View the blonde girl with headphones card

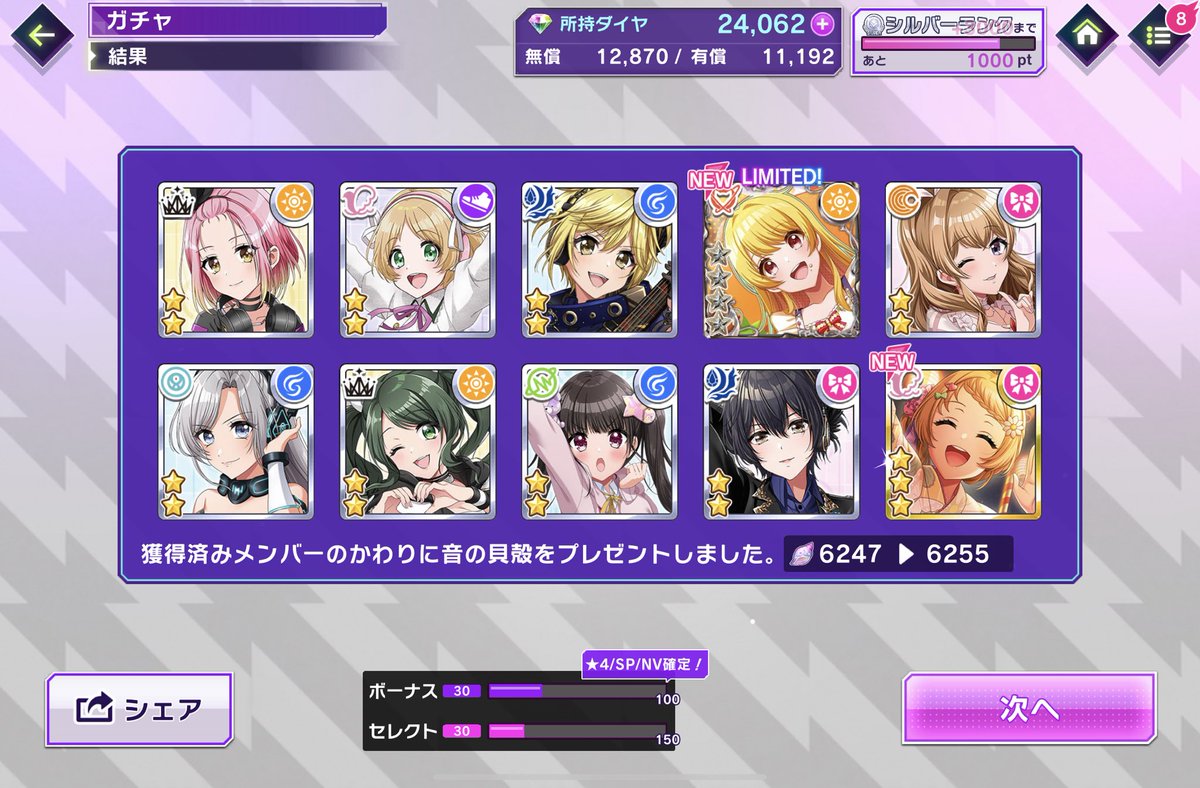pos(418,260)
